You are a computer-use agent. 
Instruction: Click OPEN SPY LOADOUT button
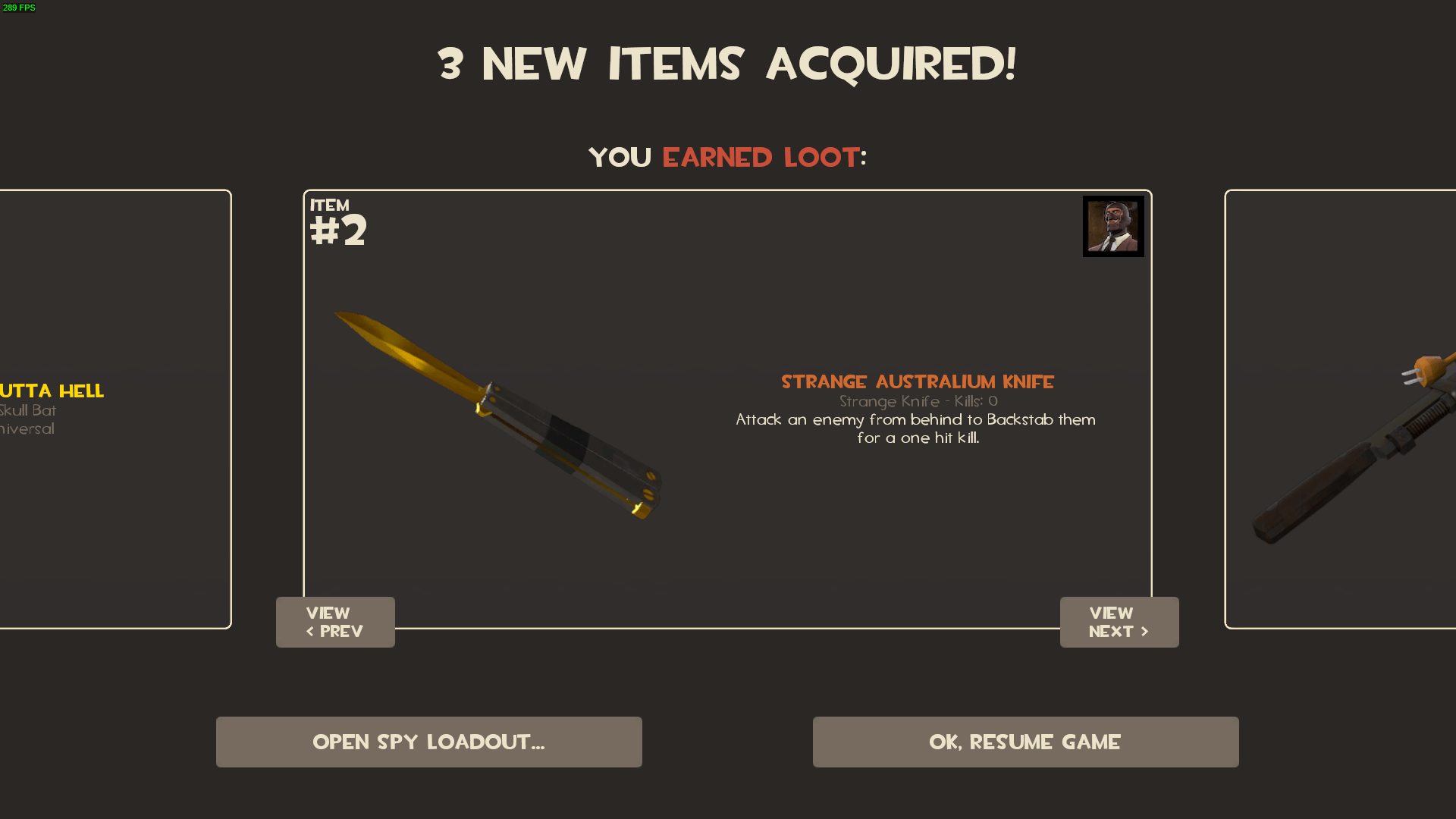pyautogui.click(x=428, y=742)
